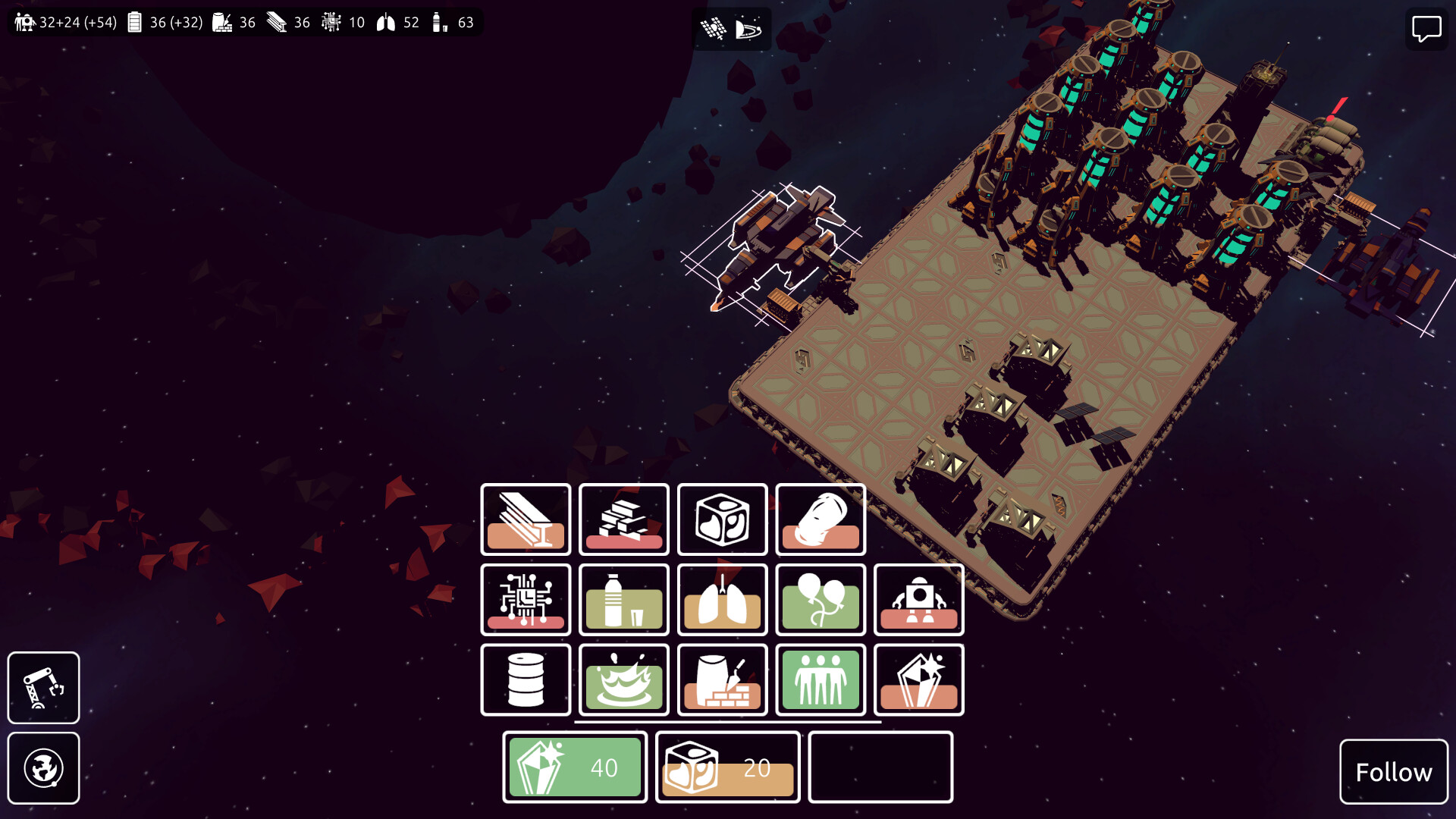
Task: Select the stacked metal ingots resource icon
Action: pos(624,519)
